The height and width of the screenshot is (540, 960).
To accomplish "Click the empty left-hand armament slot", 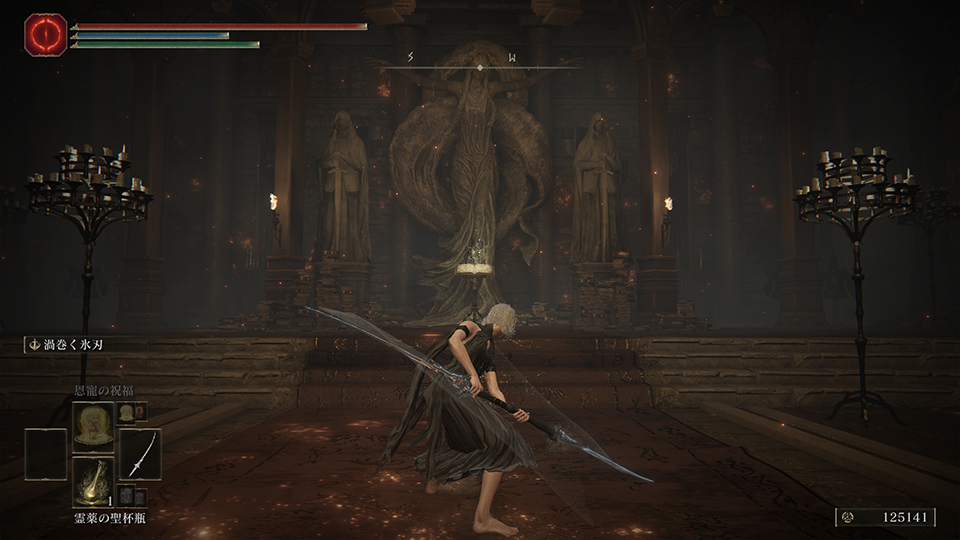I will pos(45,453).
